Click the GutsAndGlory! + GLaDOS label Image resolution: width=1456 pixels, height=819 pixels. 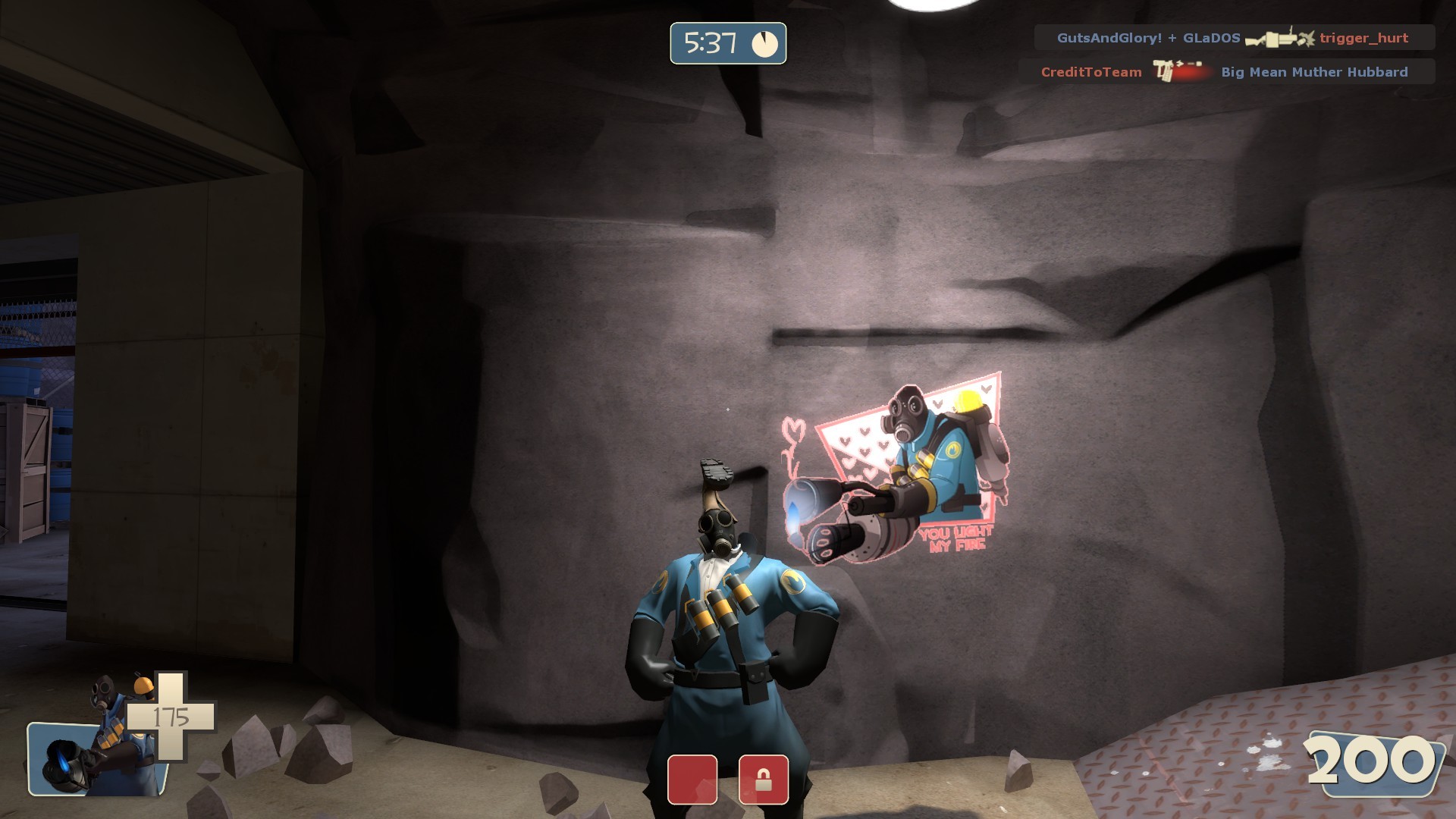pyautogui.click(x=1145, y=38)
